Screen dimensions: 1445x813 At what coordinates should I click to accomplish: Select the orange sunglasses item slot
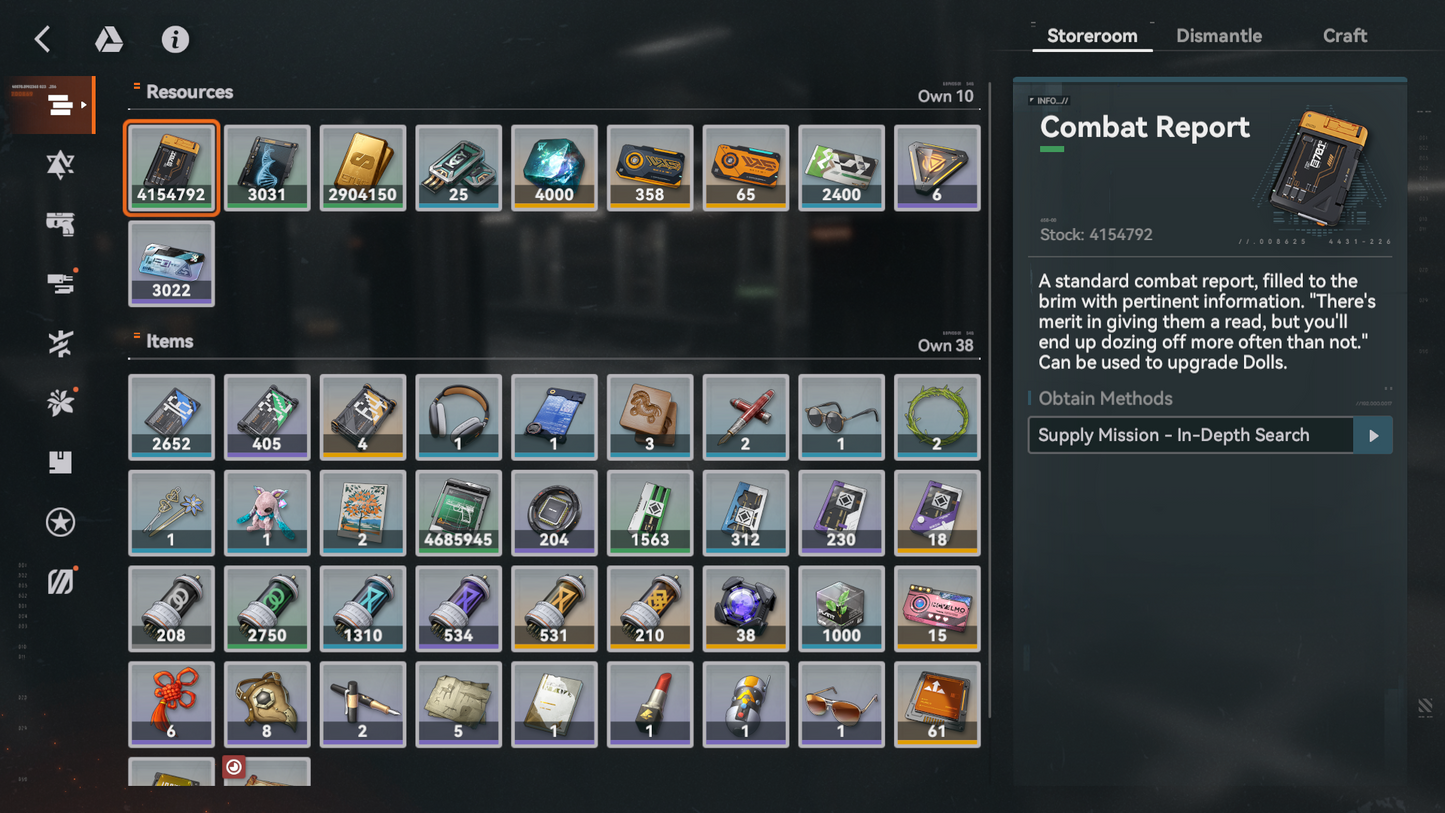click(841, 703)
